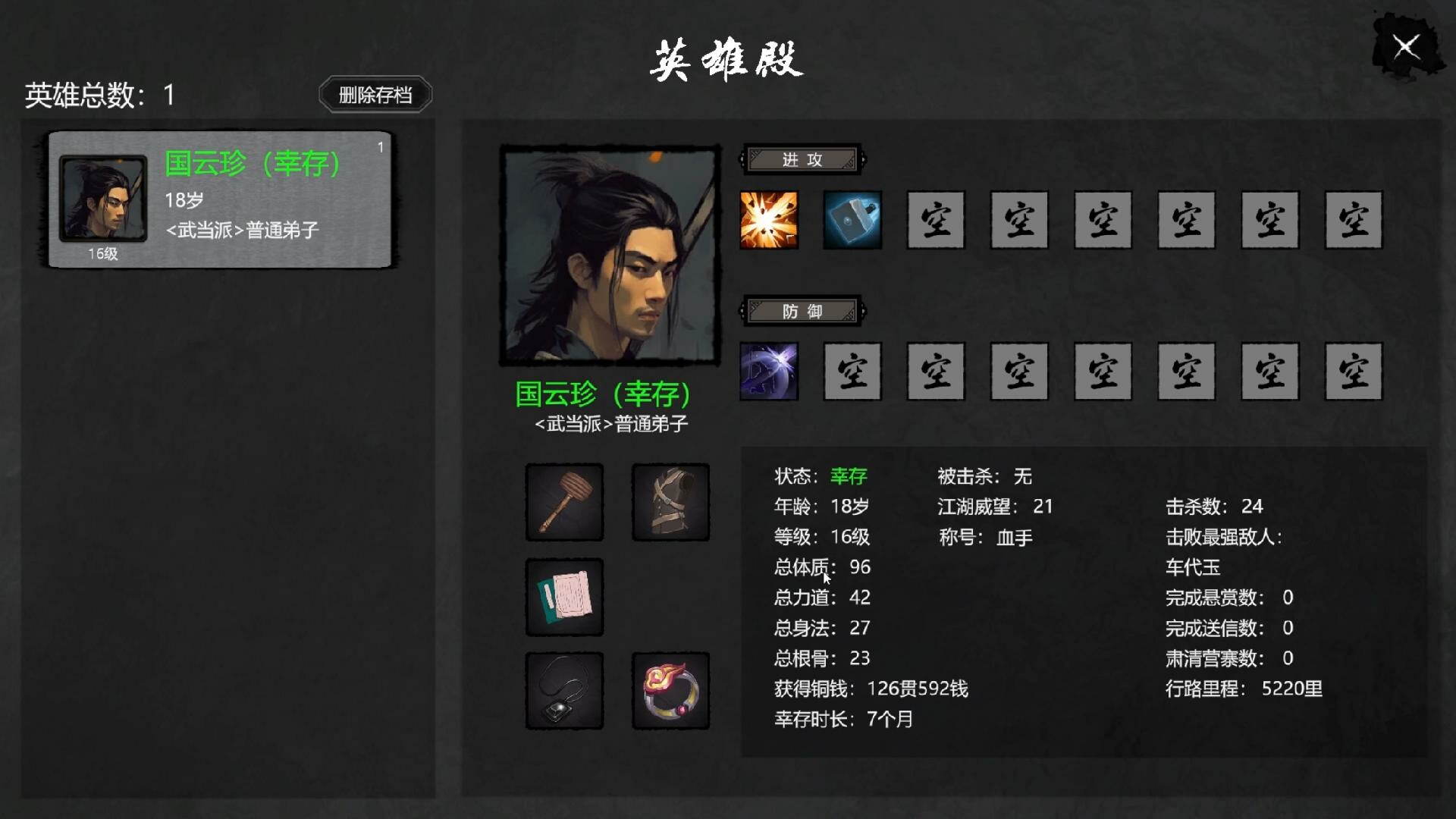Click the blue hammer skill icon under 进攻

click(x=852, y=221)
